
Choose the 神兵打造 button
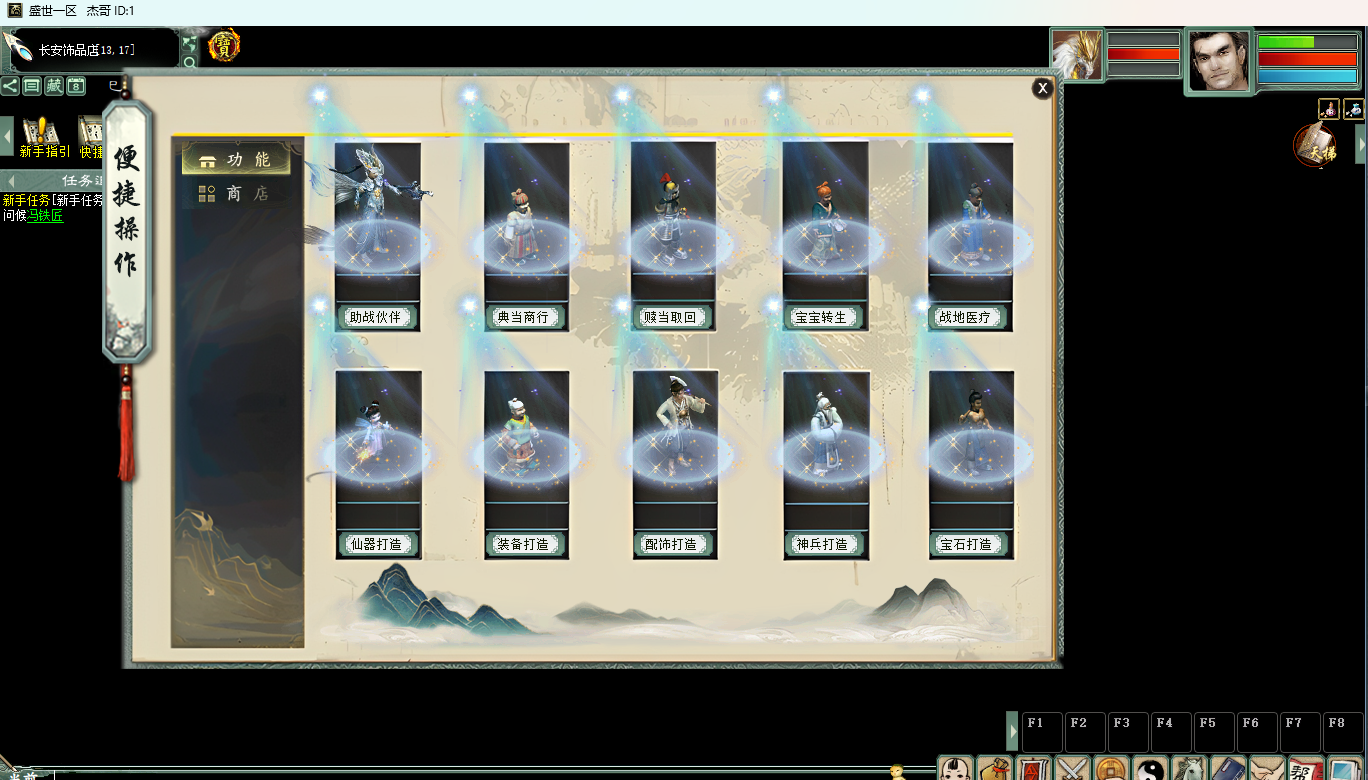tap(821, 545)
